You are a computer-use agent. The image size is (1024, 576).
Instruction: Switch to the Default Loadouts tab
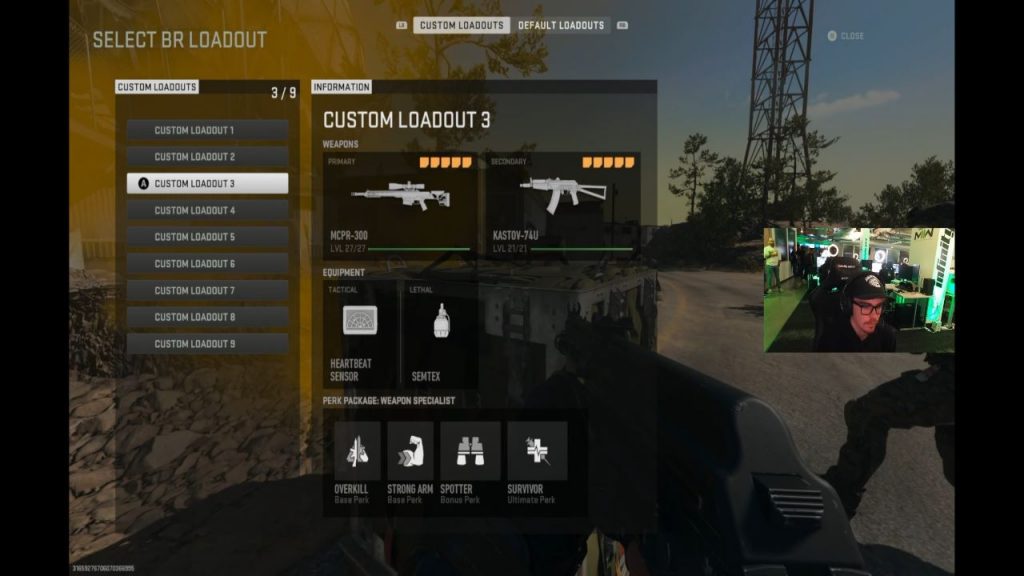click(561, 25)
